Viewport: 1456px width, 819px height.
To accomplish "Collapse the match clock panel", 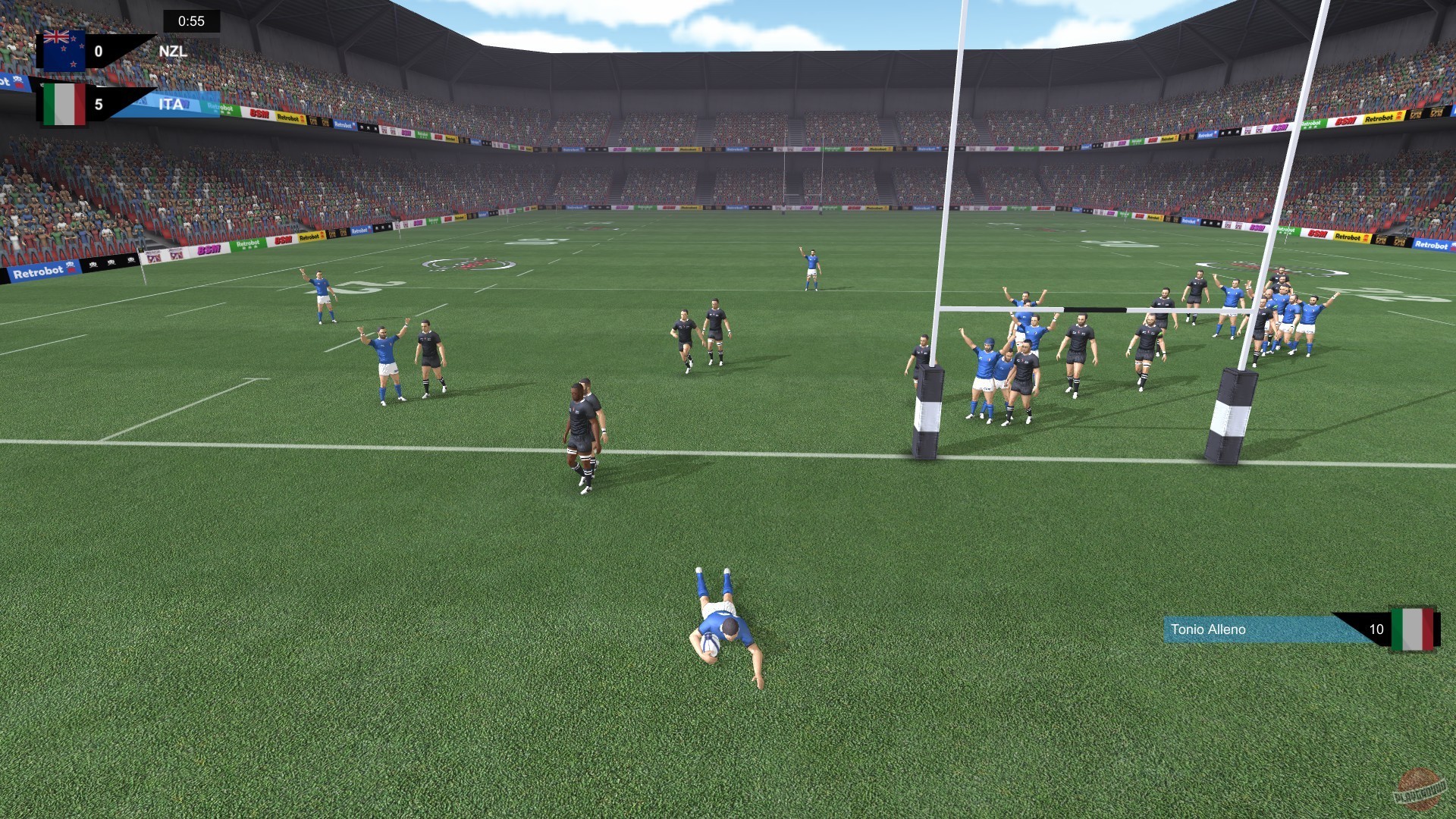I will pos(190,20).
